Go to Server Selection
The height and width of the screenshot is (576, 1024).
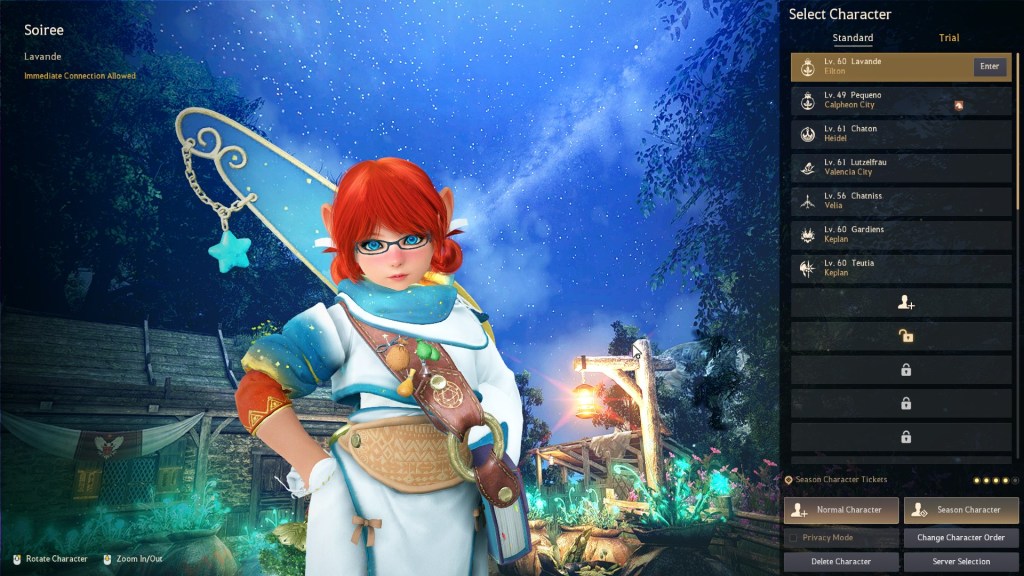[x=961, y=562]
